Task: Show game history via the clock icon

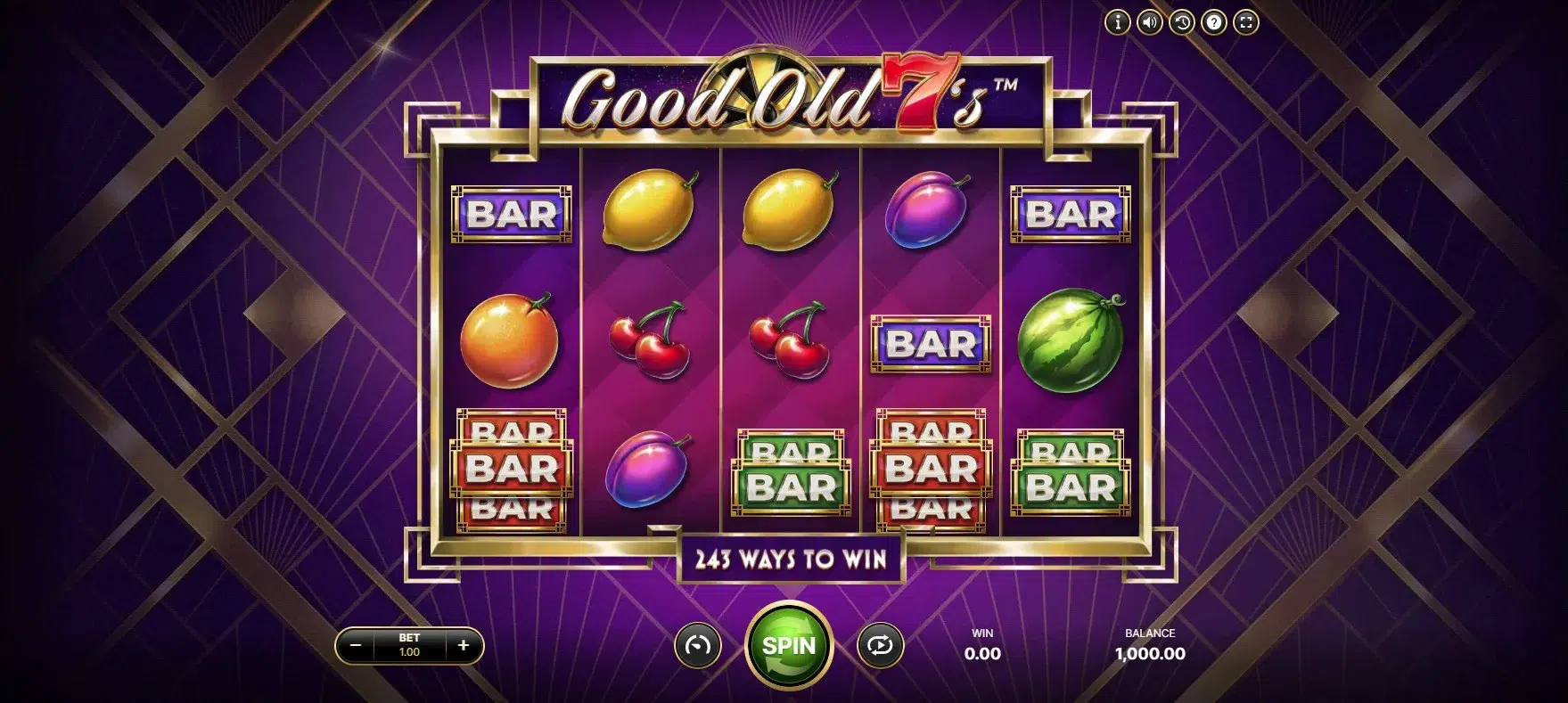Action: [x=1182, y=22]
